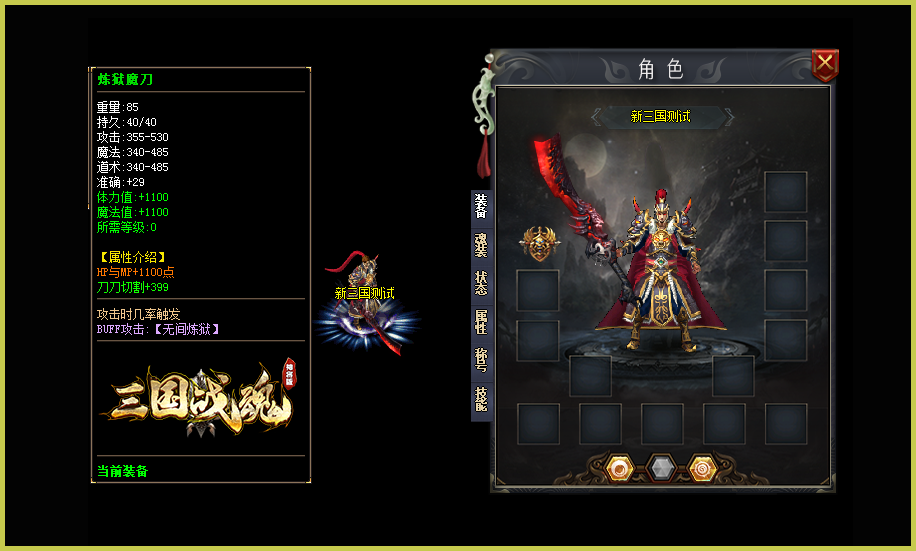Select the 属性 attributes tab

tap(481, 322)
